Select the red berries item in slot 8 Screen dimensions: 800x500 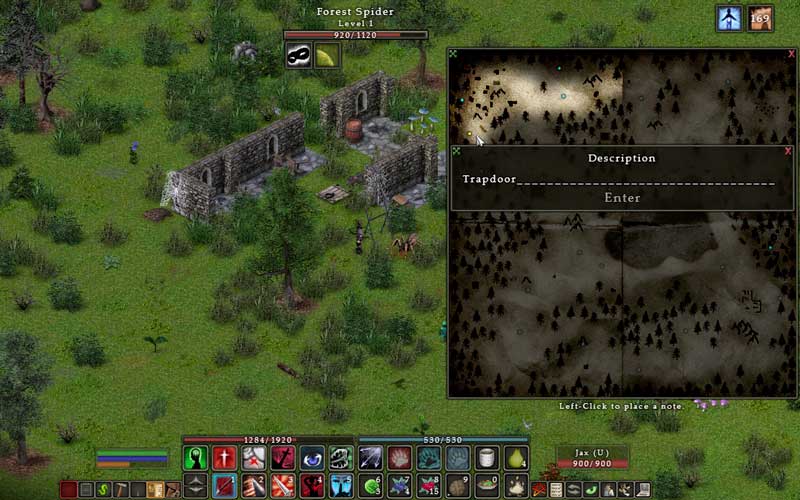[x=429, y=486]
